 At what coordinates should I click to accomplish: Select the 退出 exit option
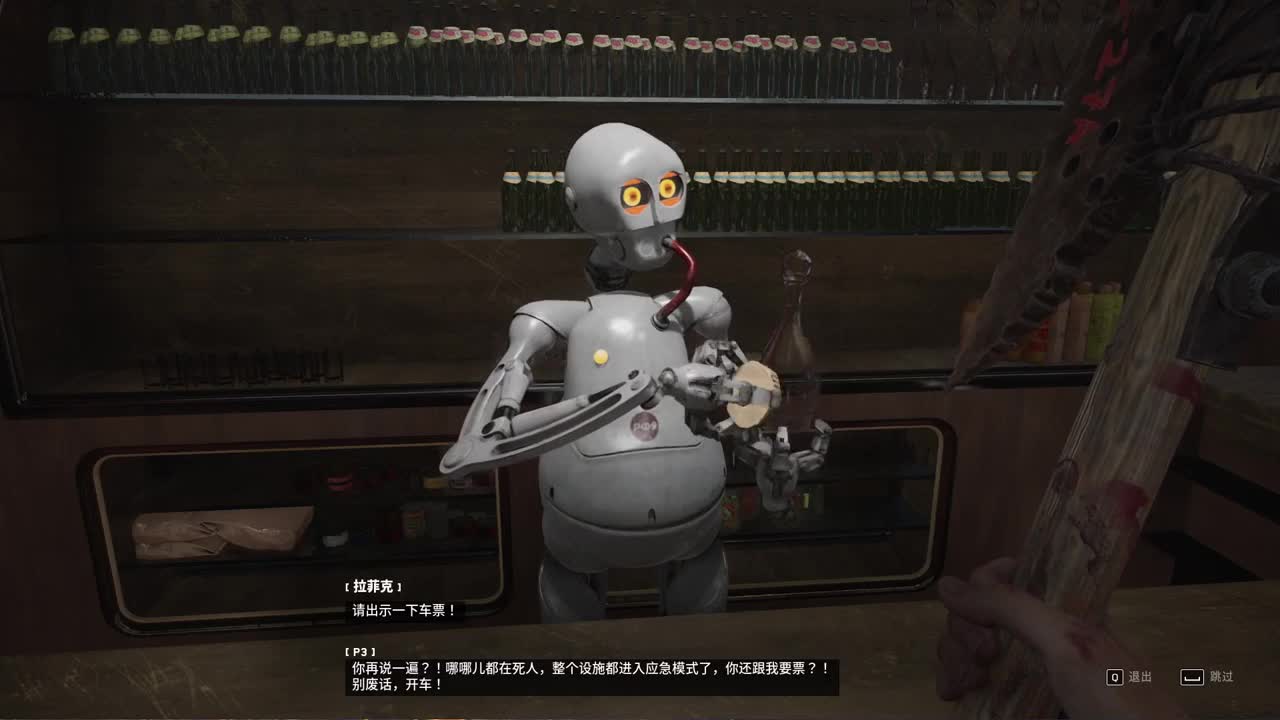coord(1137,677)
